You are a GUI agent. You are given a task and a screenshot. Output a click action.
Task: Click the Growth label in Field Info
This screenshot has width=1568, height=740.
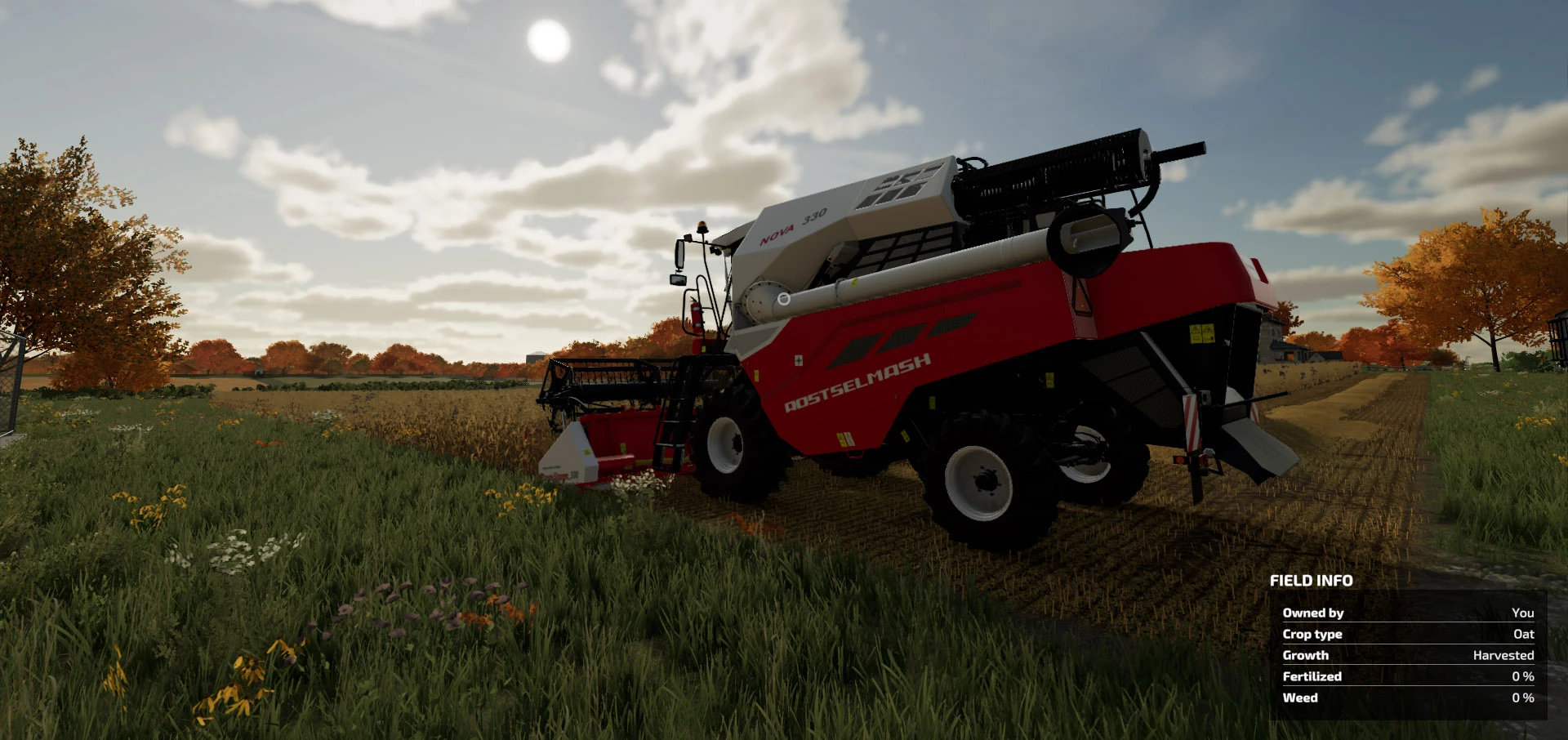click(x=1304, y=655)
